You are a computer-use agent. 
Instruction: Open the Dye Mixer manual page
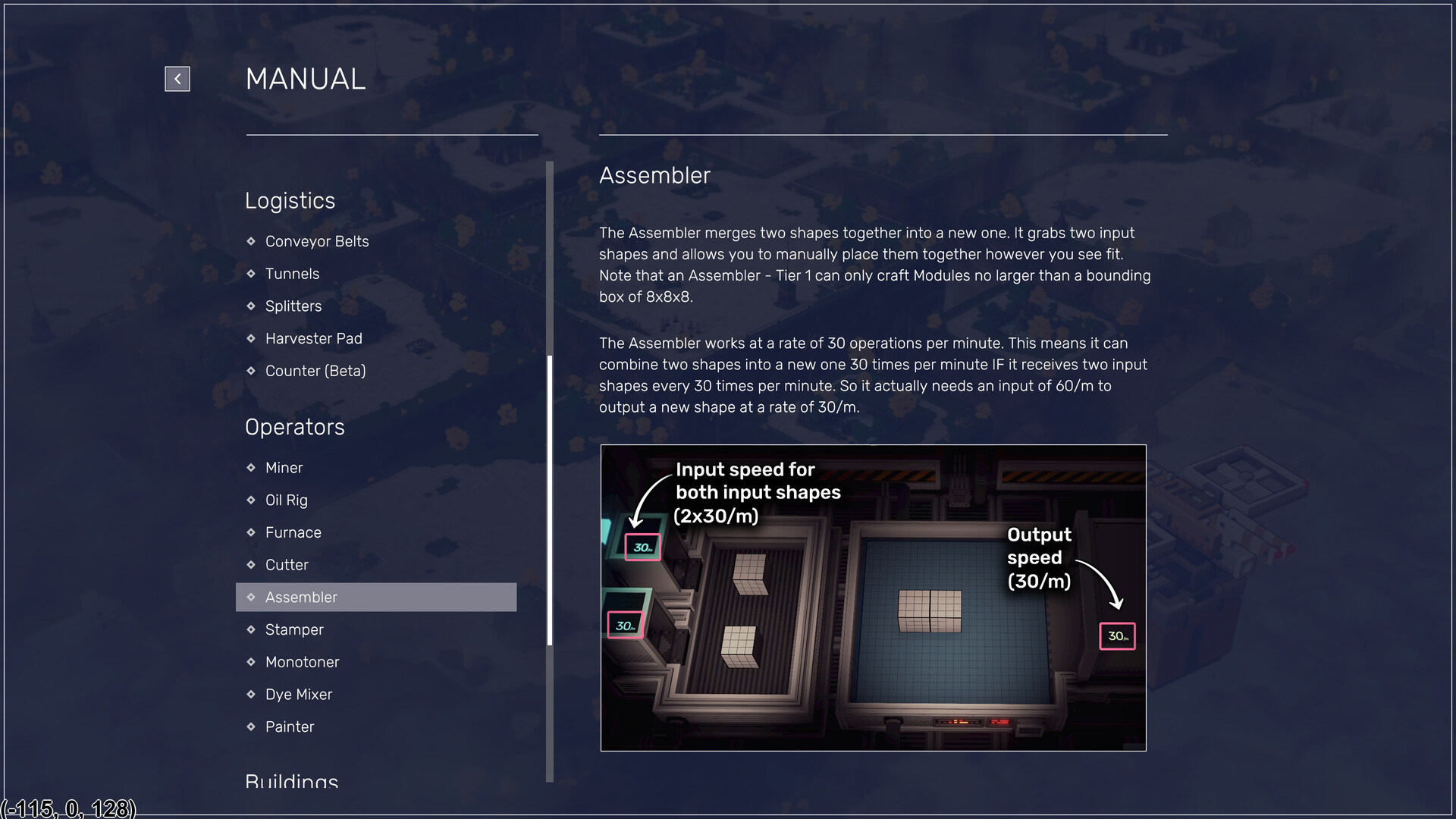[x=299, y=695]
